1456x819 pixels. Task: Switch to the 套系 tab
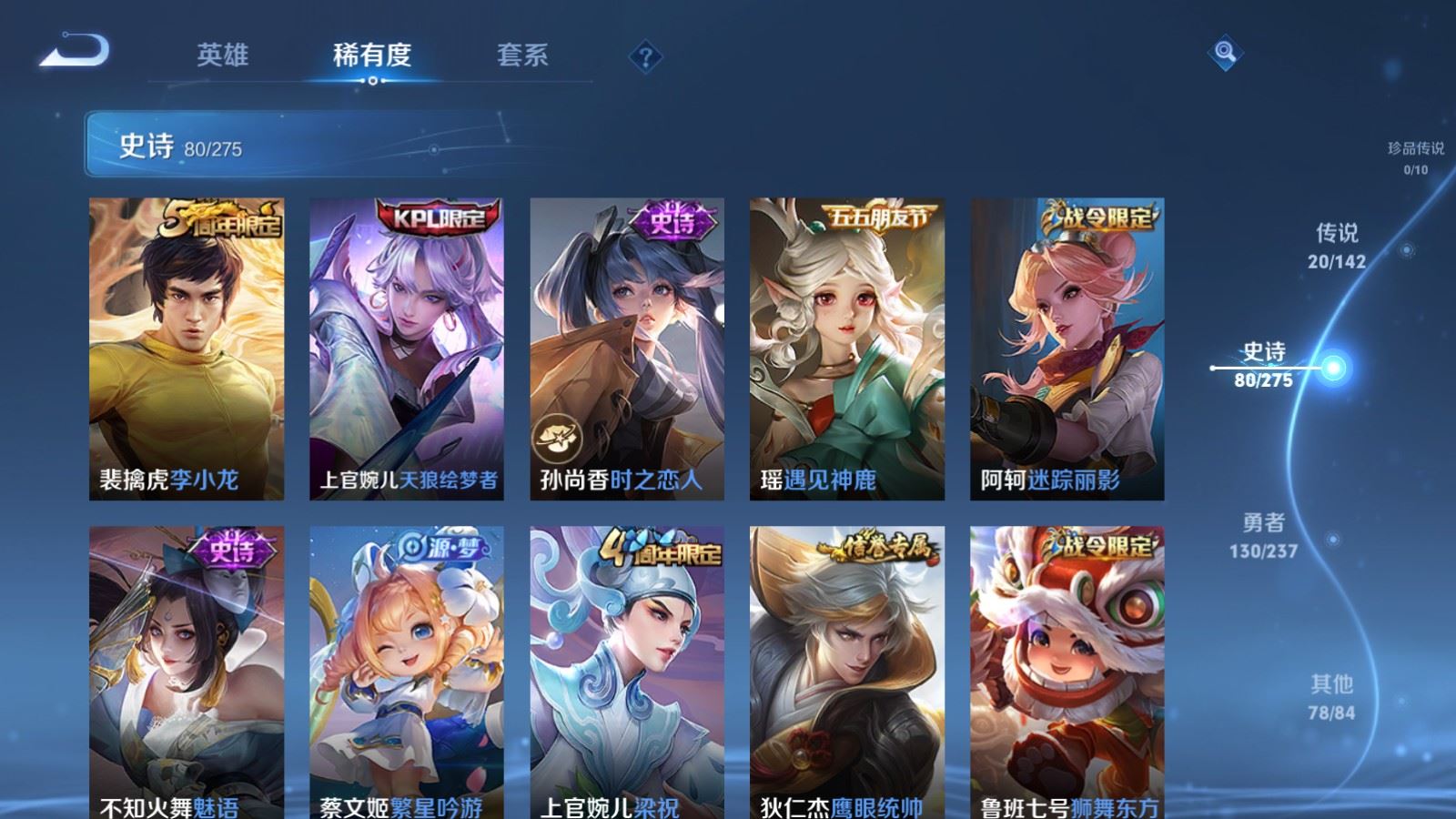coord(521,55)
